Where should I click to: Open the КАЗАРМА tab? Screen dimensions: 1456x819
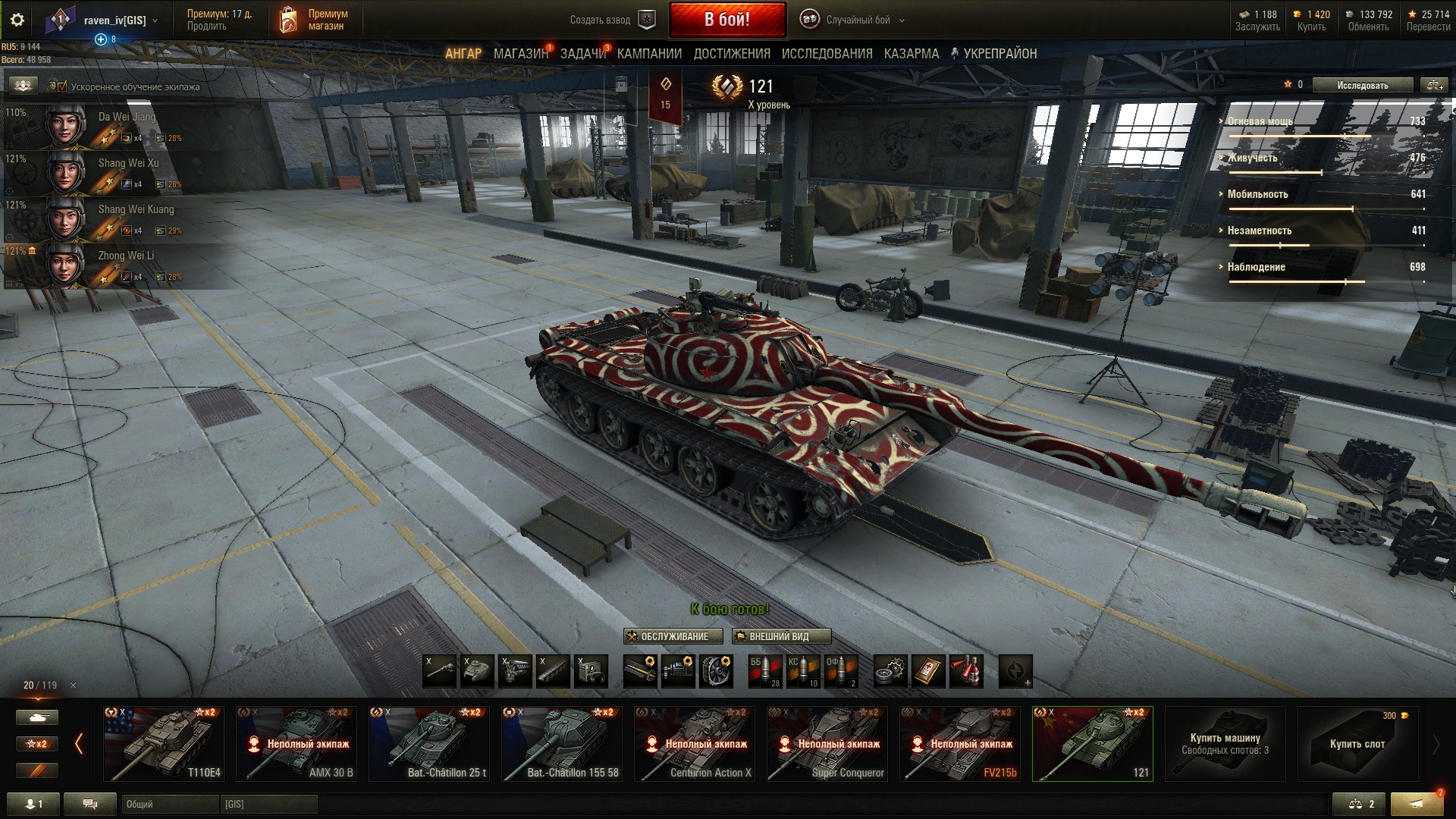pyautogui.click(x=911, y=54)
